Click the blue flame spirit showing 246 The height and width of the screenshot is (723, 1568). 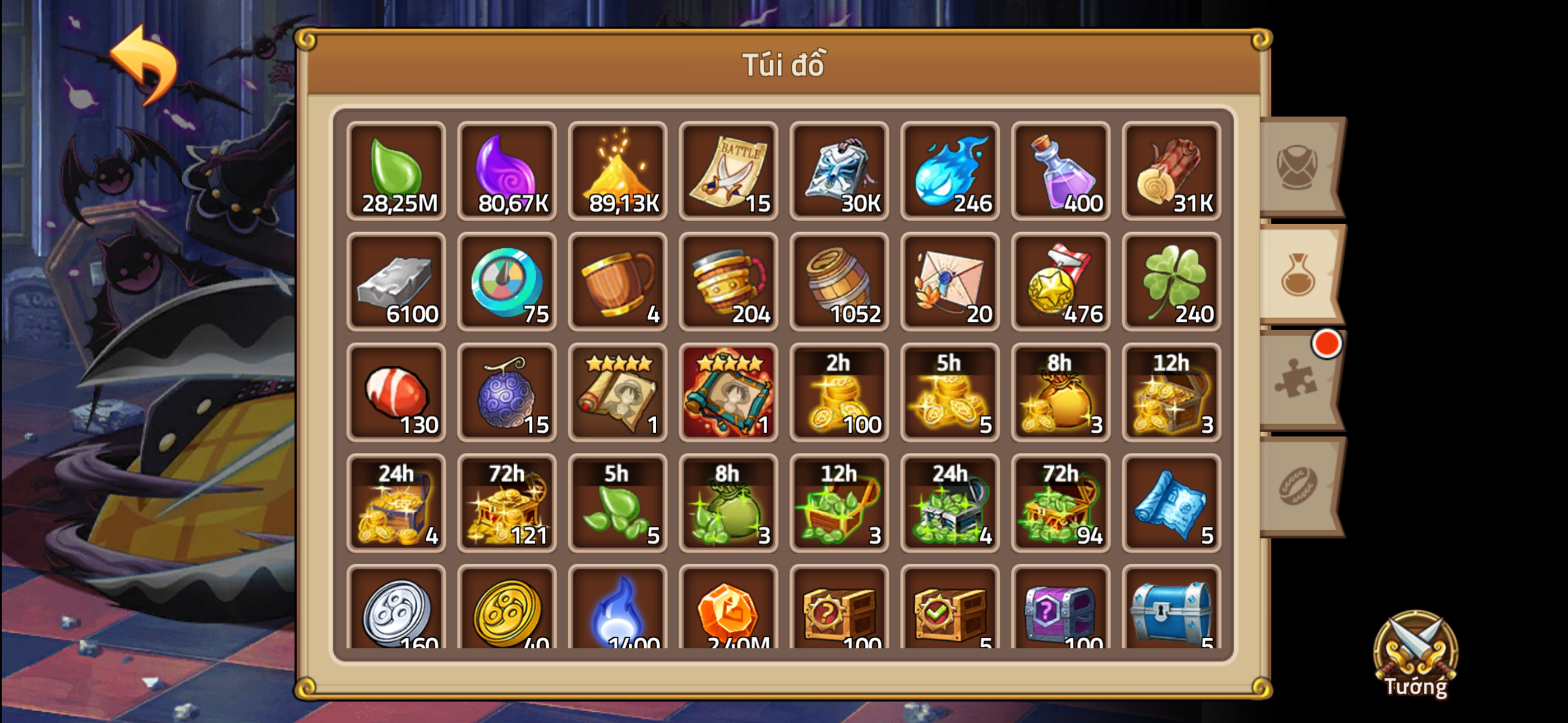pos(949,172)
